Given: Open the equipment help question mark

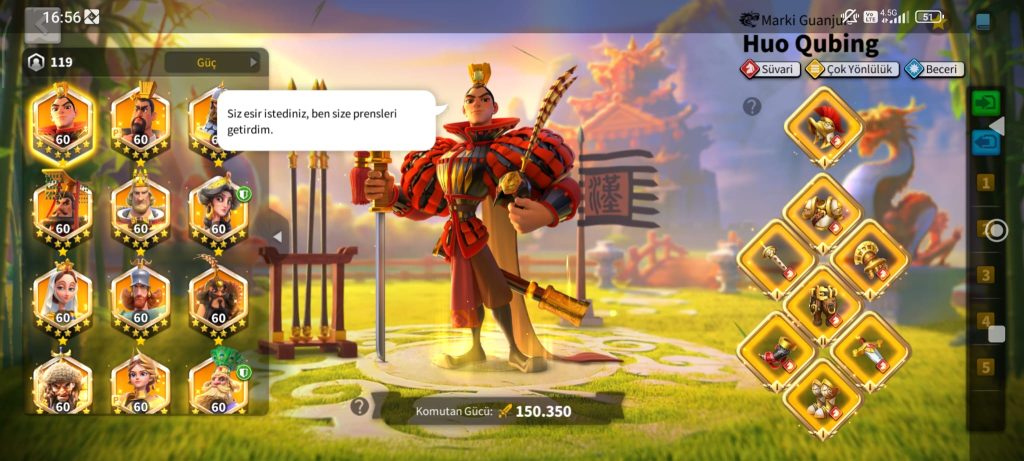Looking at the screenshot, I should (752, 106).
